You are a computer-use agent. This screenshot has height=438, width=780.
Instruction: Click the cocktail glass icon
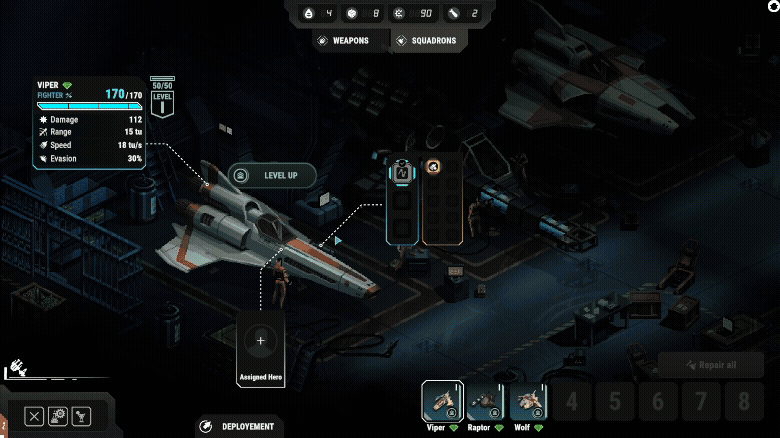click(x=84, y=416)
